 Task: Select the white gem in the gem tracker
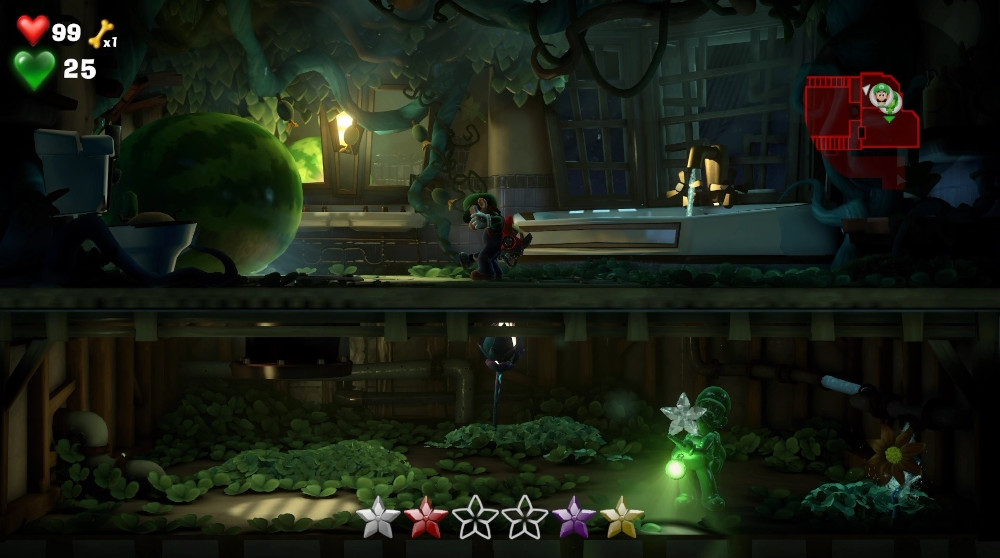coord(377,517)
